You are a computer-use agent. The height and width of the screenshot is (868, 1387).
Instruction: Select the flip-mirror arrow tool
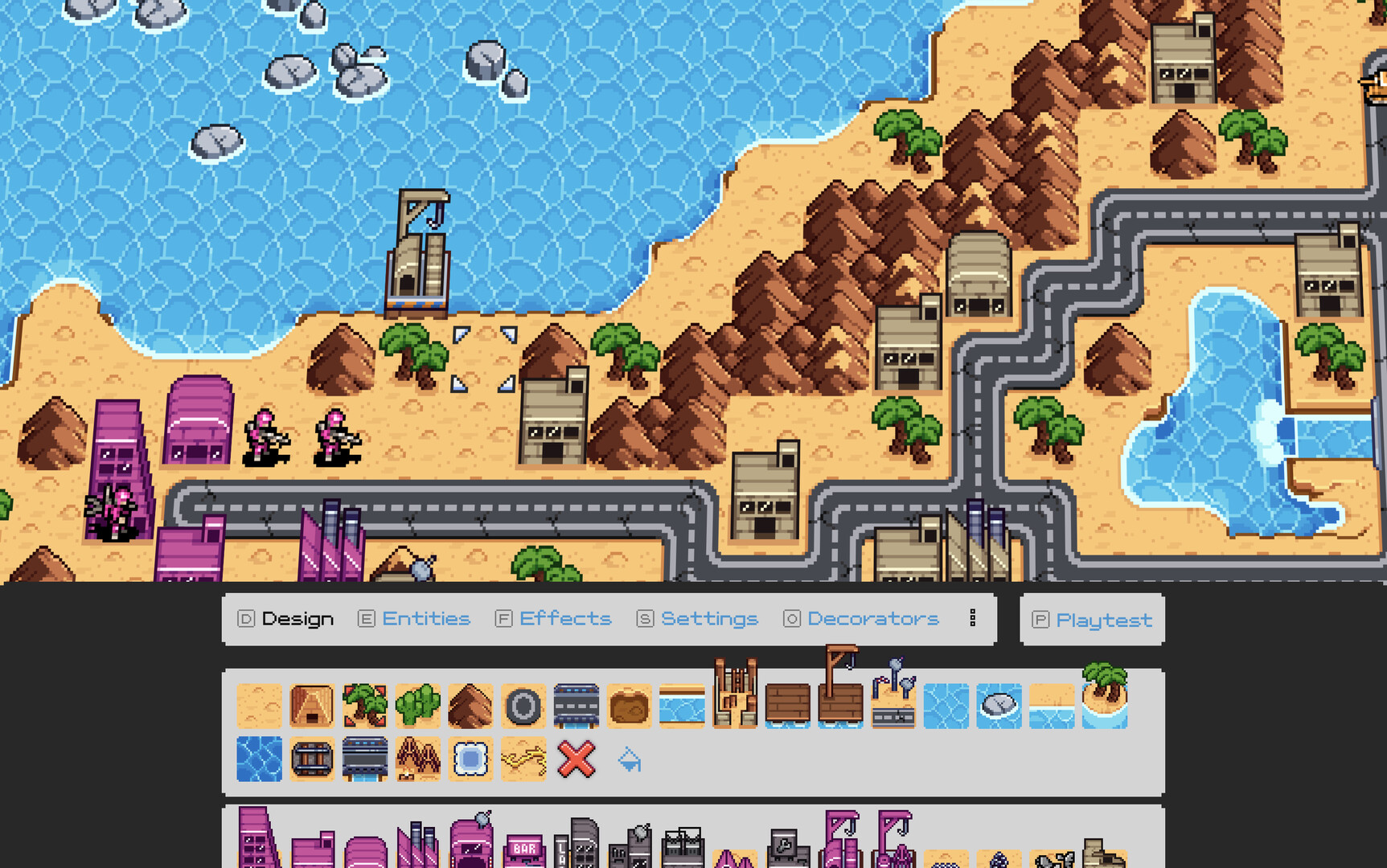pyautogui.click(x=629, y=759)
